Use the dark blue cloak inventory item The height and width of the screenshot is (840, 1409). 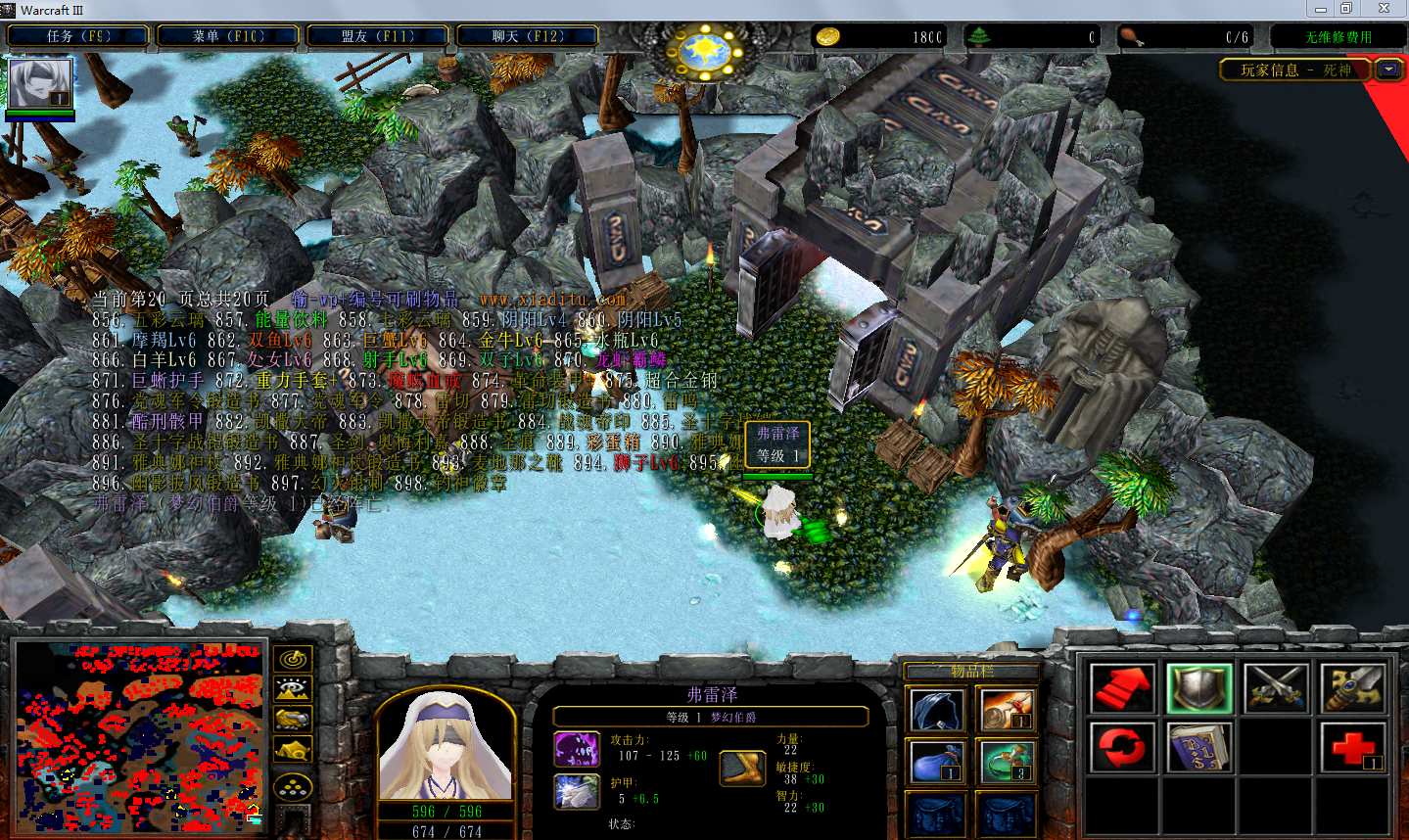tap(937, 710)
